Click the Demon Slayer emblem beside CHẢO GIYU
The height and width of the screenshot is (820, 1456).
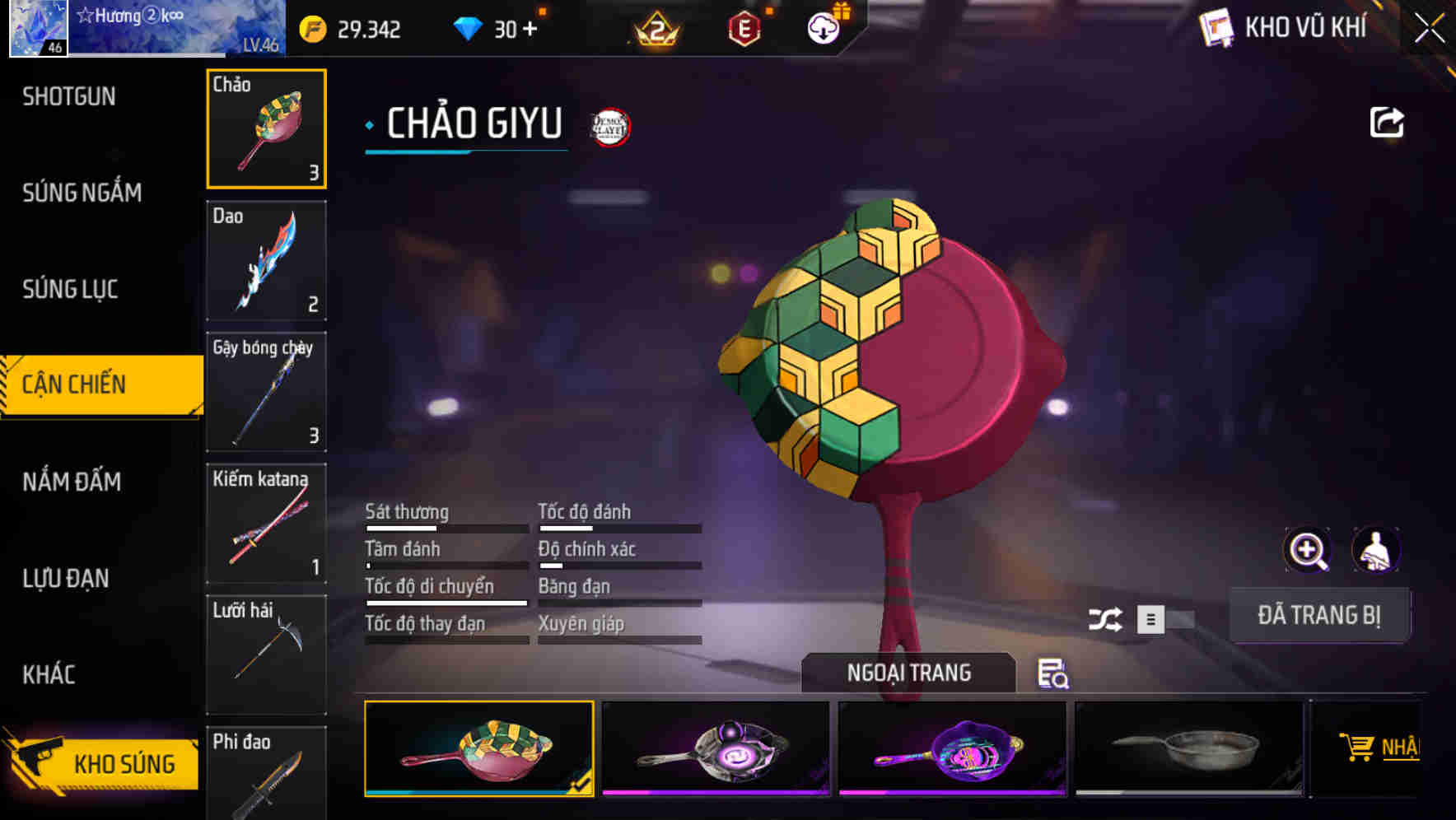click(x=609, y=126)
